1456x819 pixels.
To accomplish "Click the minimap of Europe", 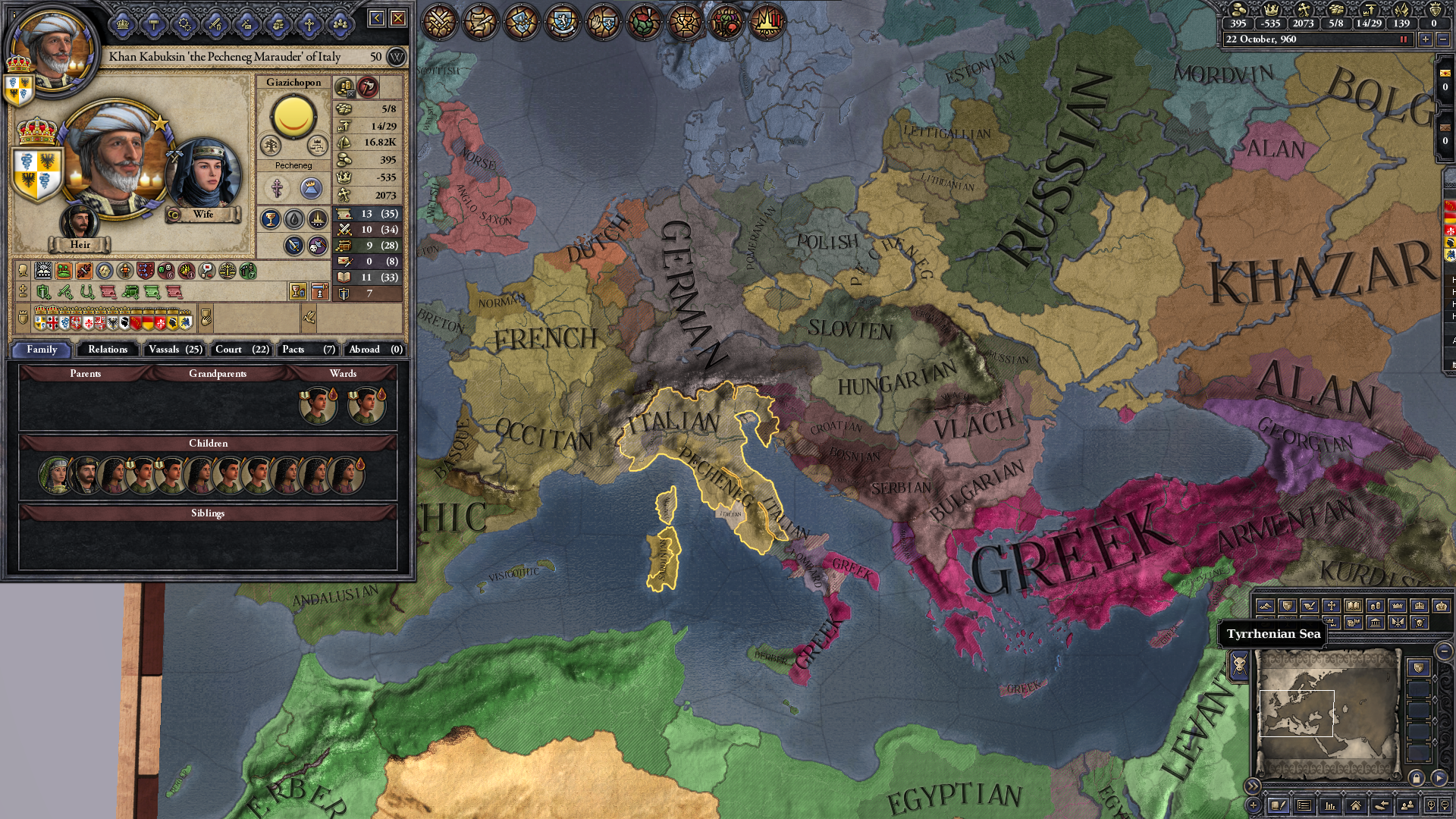I will [1327, 713].
